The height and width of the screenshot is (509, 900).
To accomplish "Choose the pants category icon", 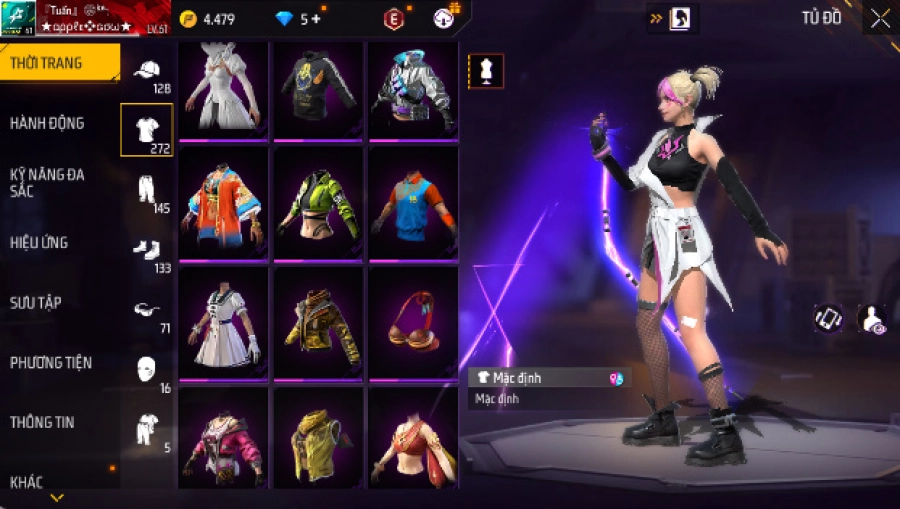I will (x=147, y=188).
